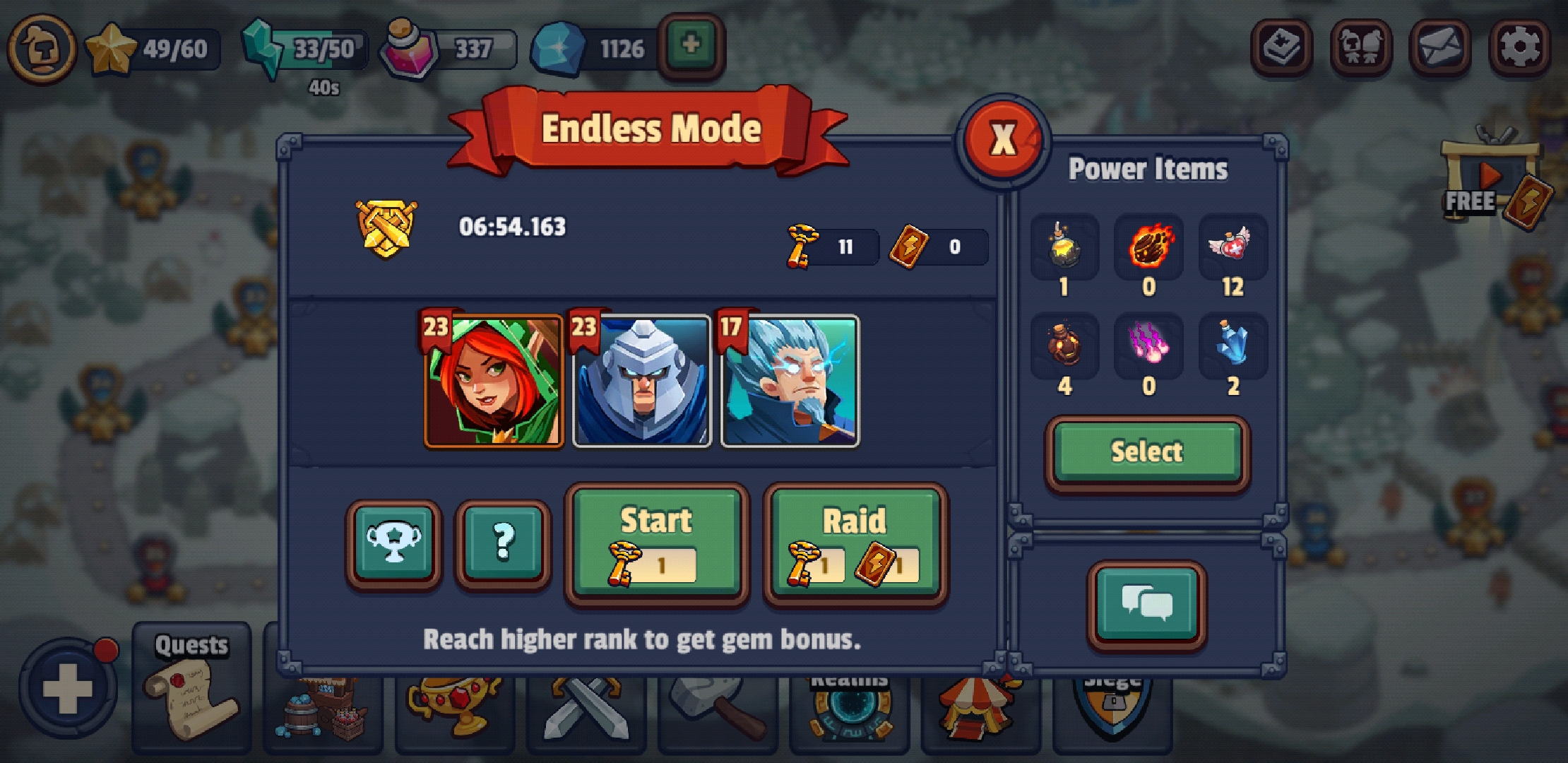Open the Settings gear menu
1568x763 pixels.
click(x=1520, y=48)
